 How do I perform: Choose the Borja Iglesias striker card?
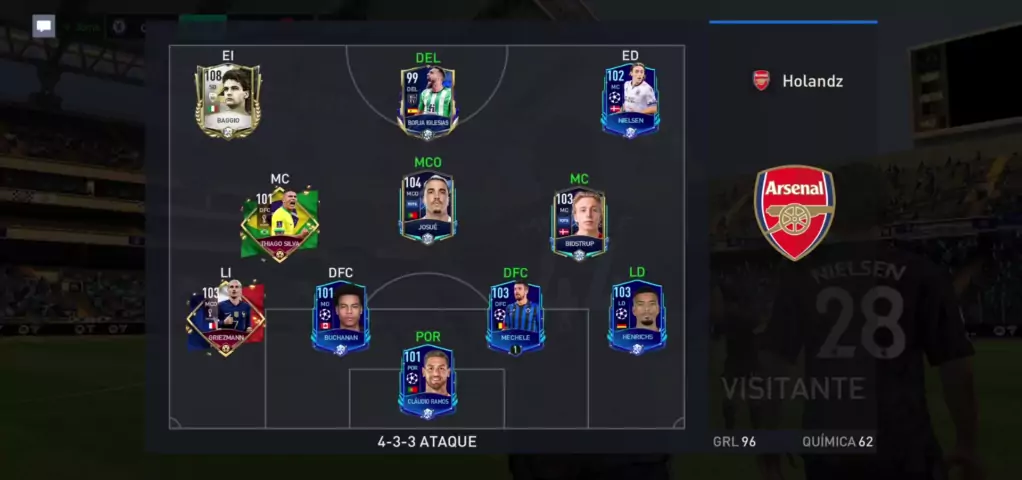[x=428, y=102]
